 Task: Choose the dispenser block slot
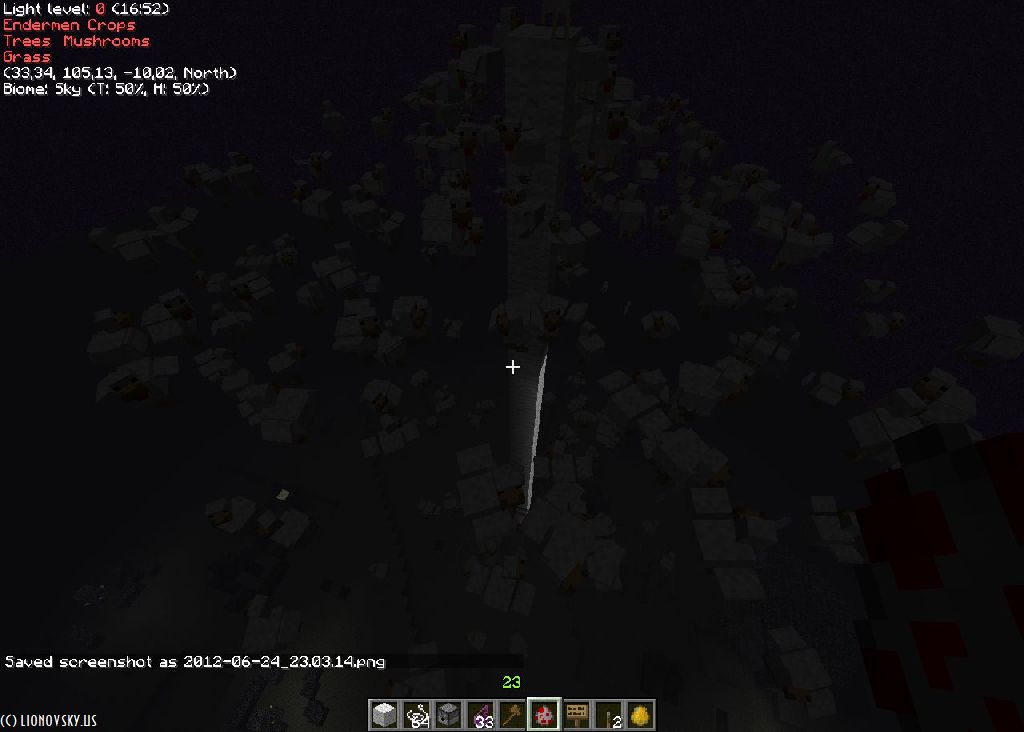(x=448, y=715)
